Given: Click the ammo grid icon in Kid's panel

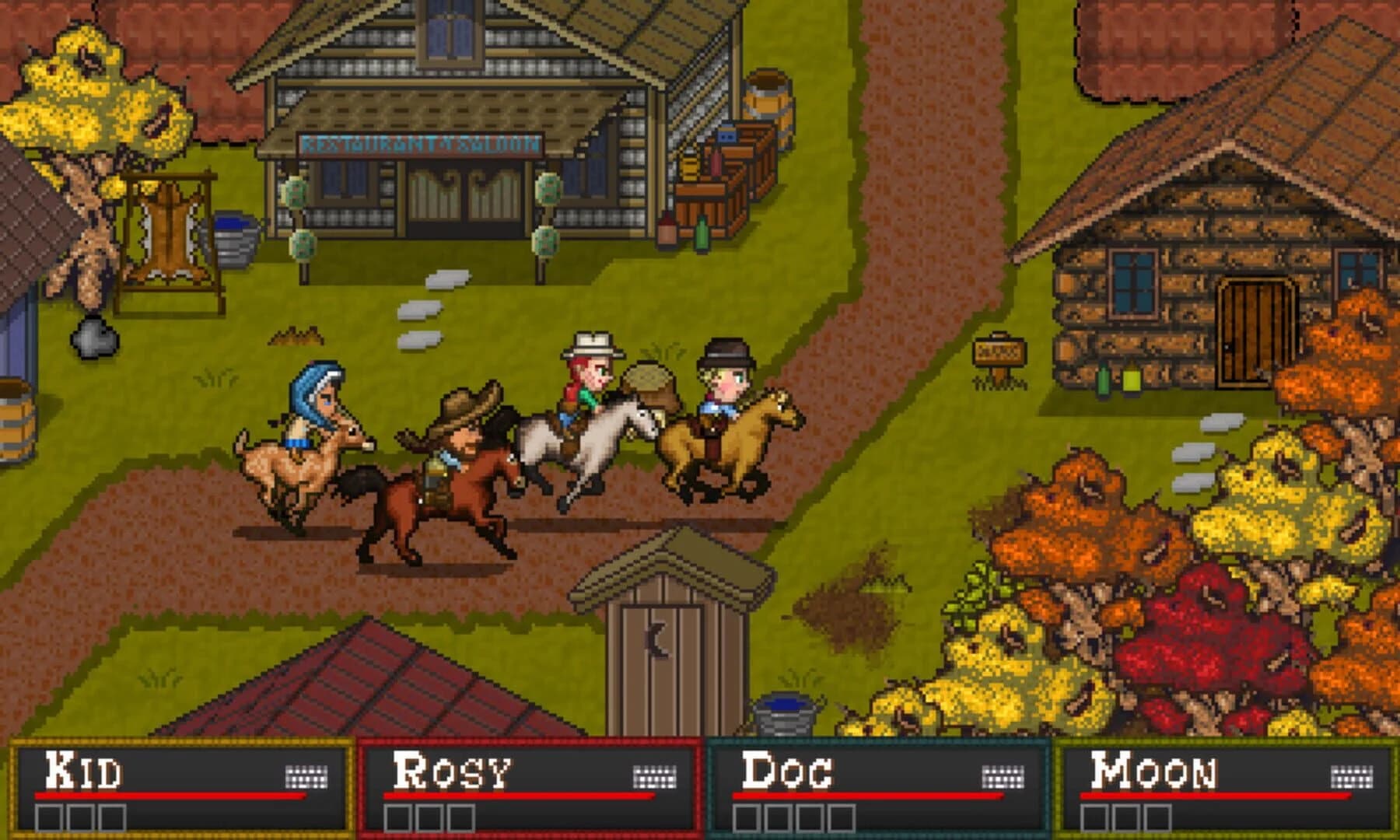Looking at the screenshot, I should [x=307, y=778].
